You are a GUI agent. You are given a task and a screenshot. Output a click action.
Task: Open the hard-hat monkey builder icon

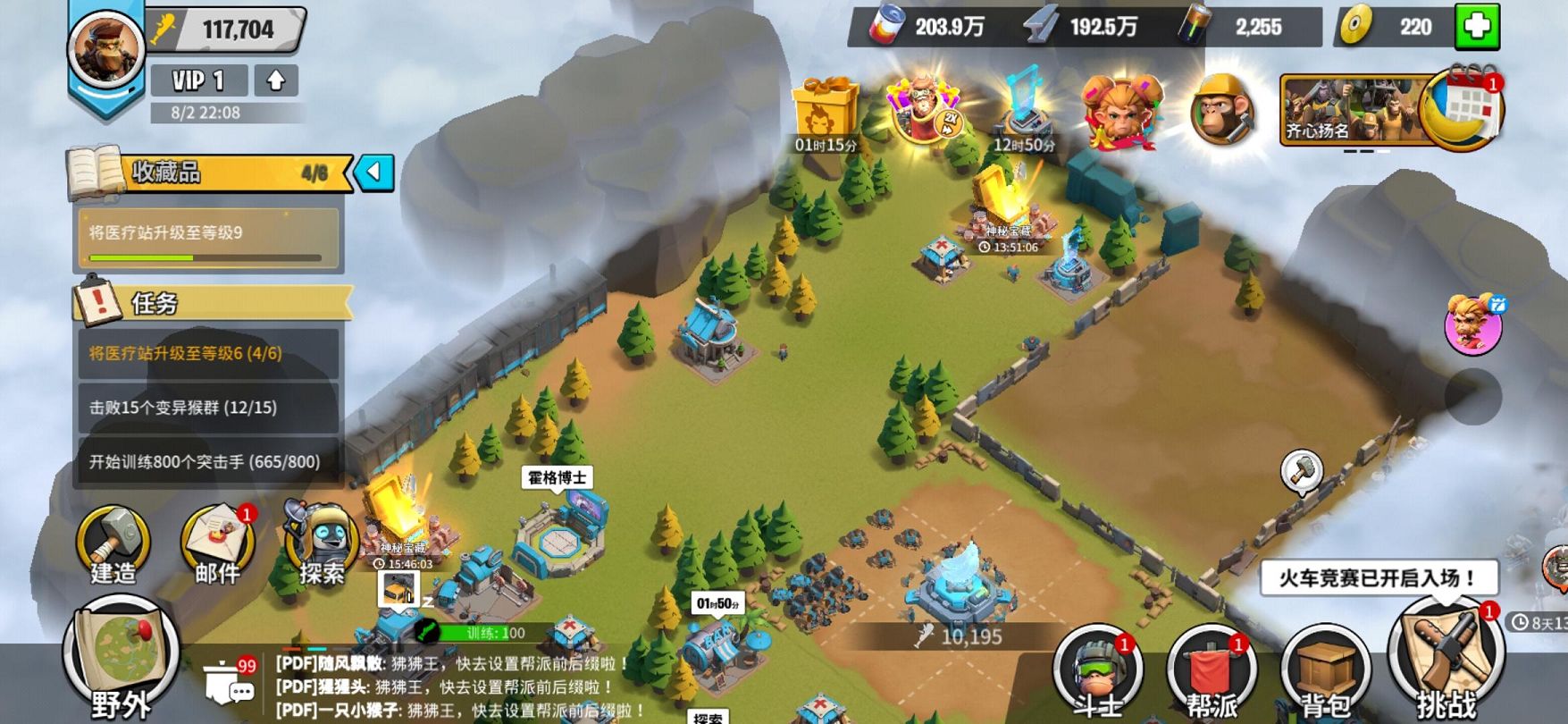tap(1221, 111)
